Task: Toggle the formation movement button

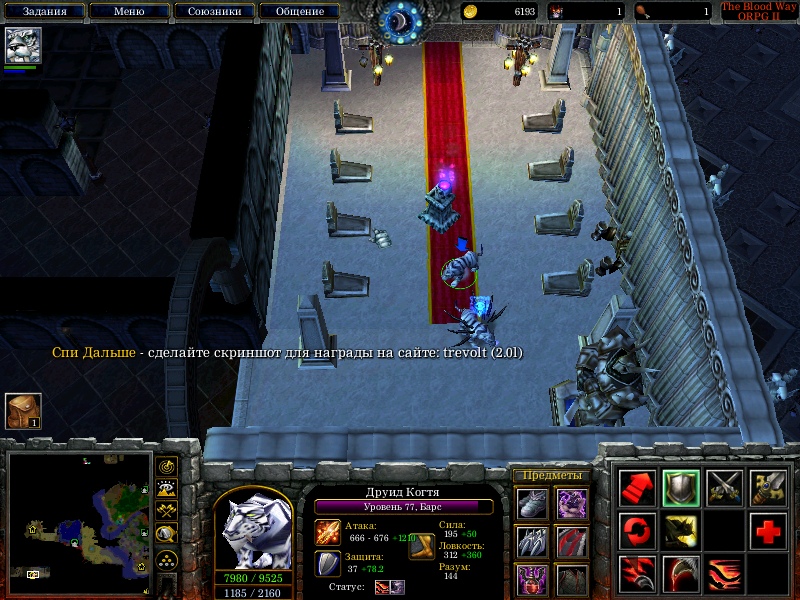Action: (167, 558)
